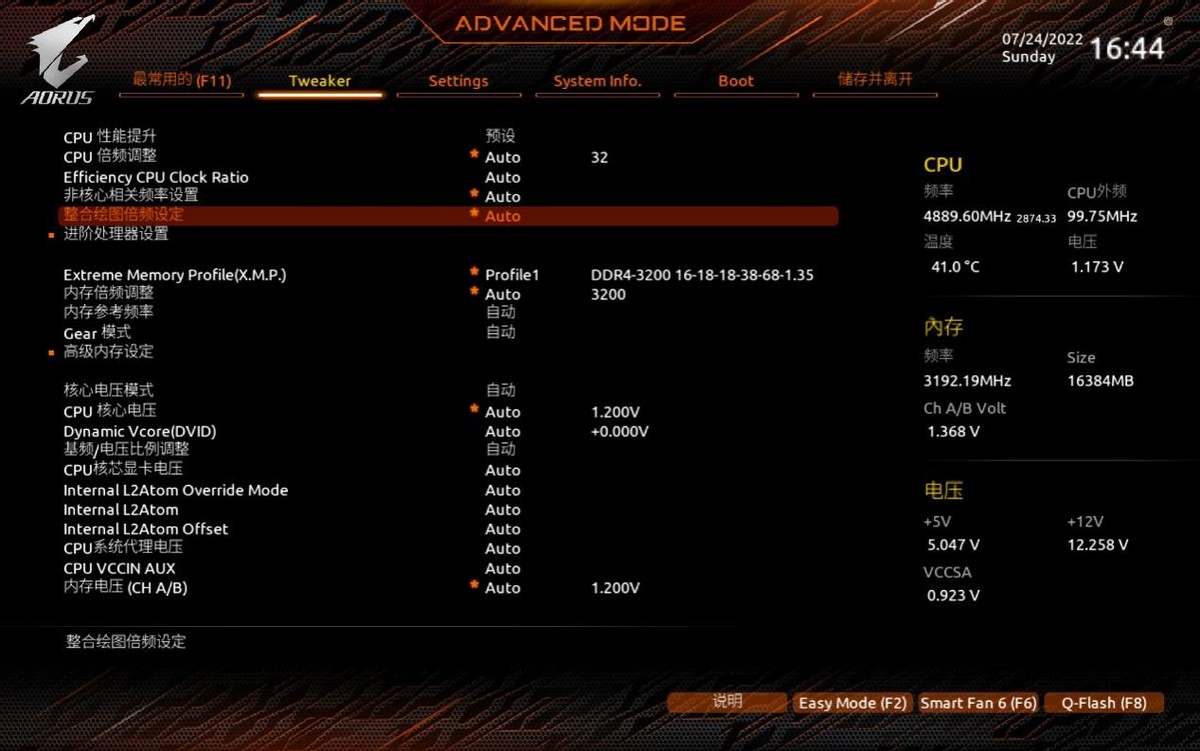Viewport: 1200px width, 751px height.
Task: Click the 说明 help button
Action: pyautogui.click(x=727, y=702)
